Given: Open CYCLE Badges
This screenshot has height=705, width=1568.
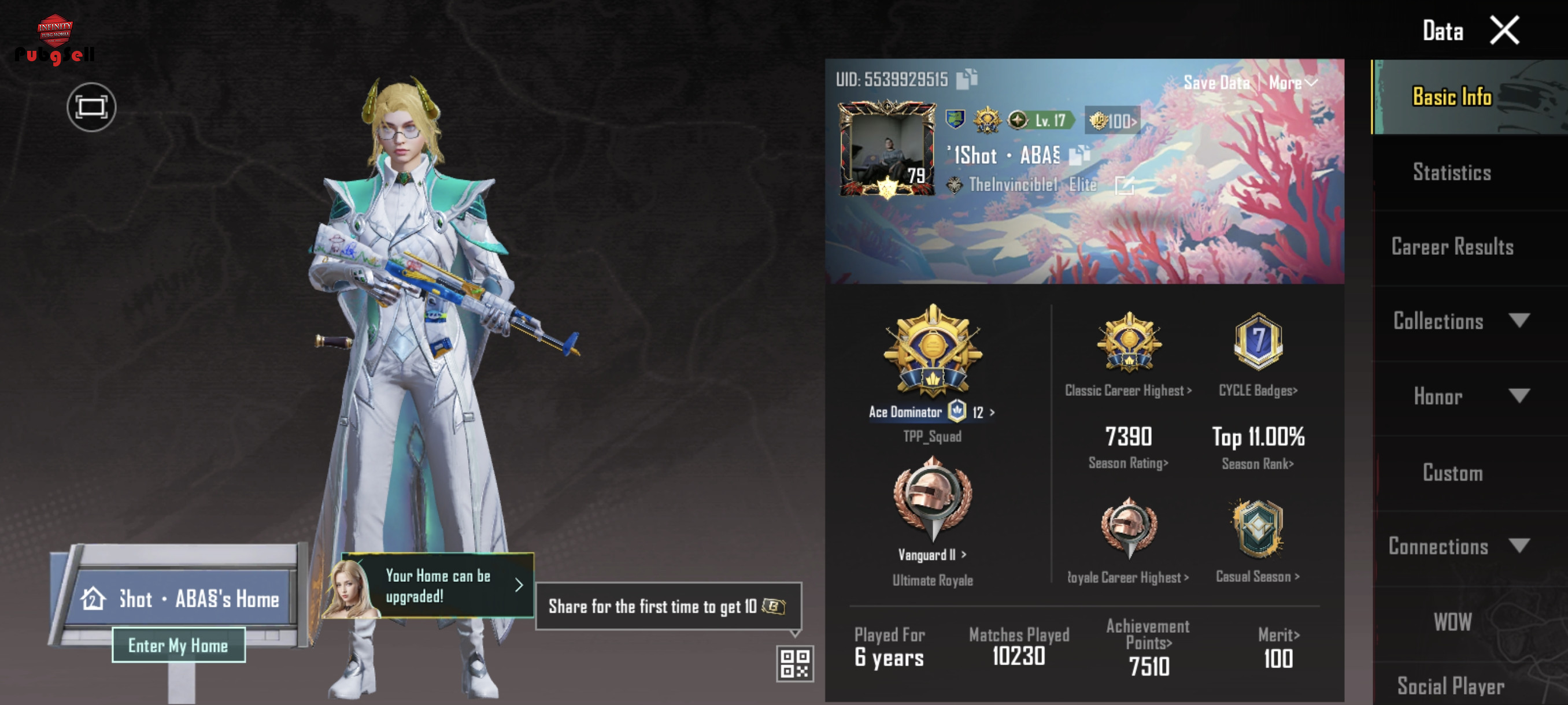Looking at the screenshot, I should (x=1258, y=391).
